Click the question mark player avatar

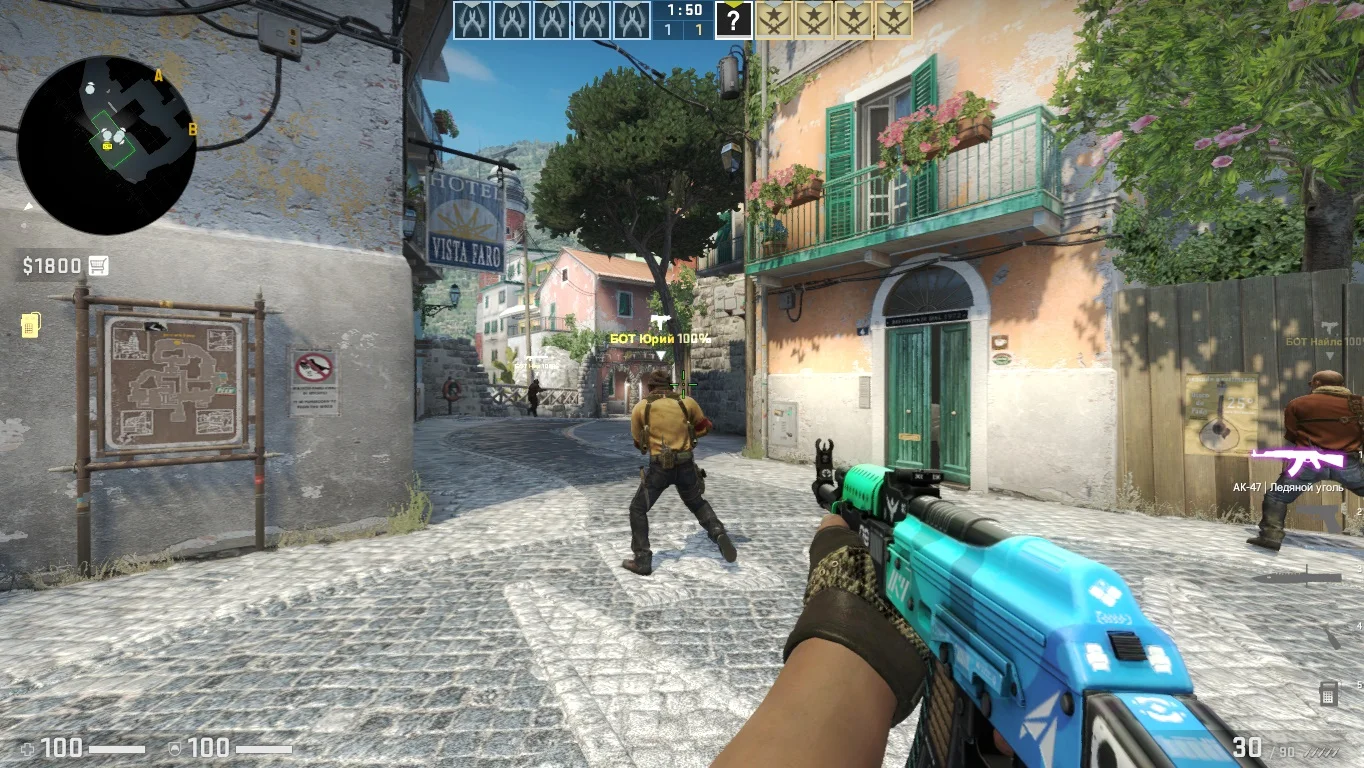[x=733, y=20]
